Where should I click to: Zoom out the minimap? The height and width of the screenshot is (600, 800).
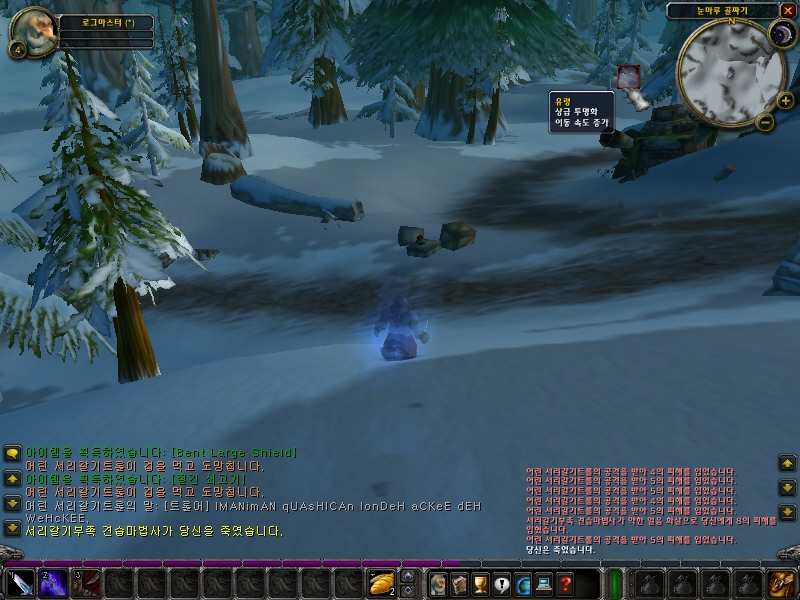[765, 122]
